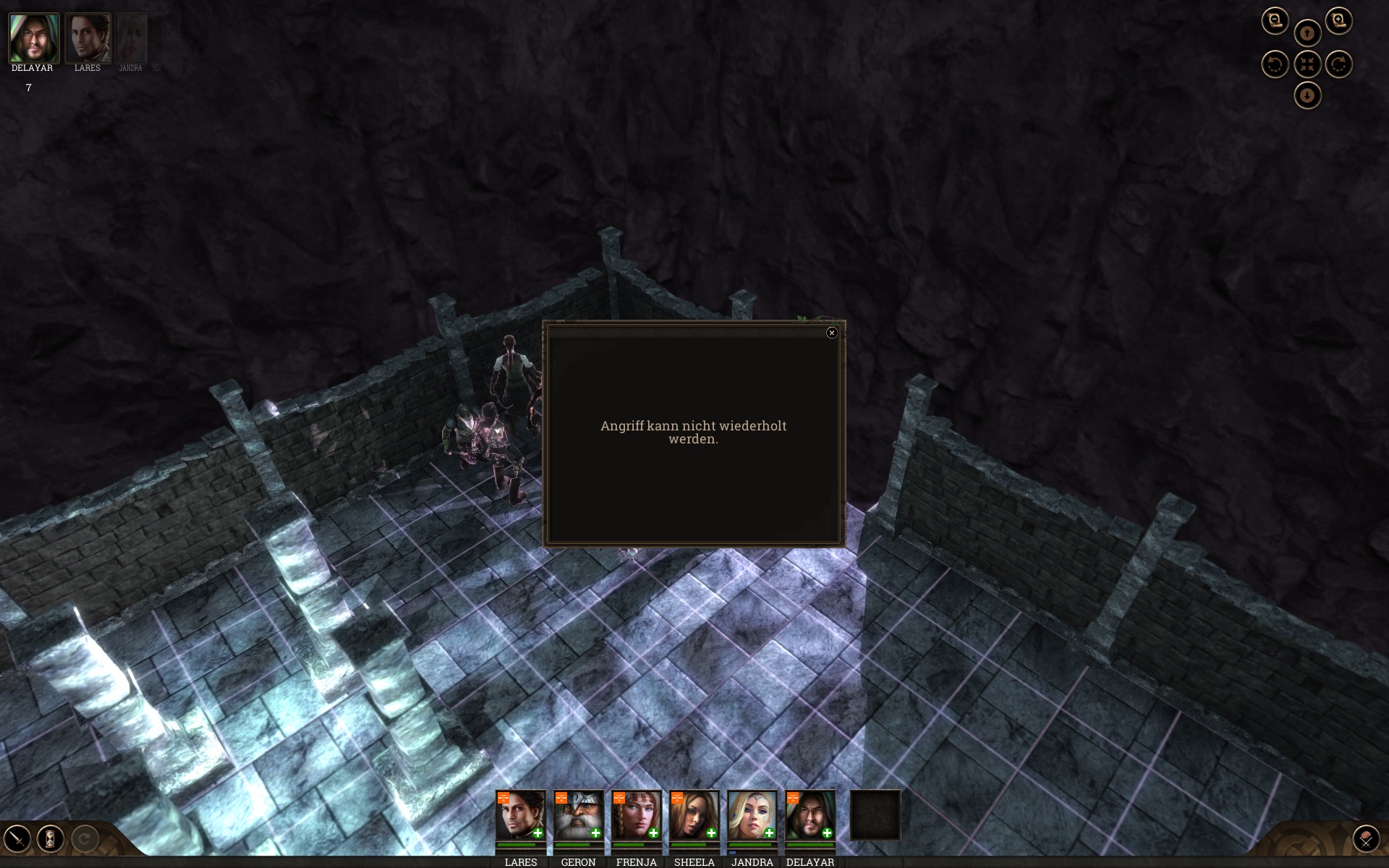Image resolution: width=1389 pixels, height=868 pixels.
Task: Choose Frenja's portrait in the party bar
Action: click(x=636, y=815)
